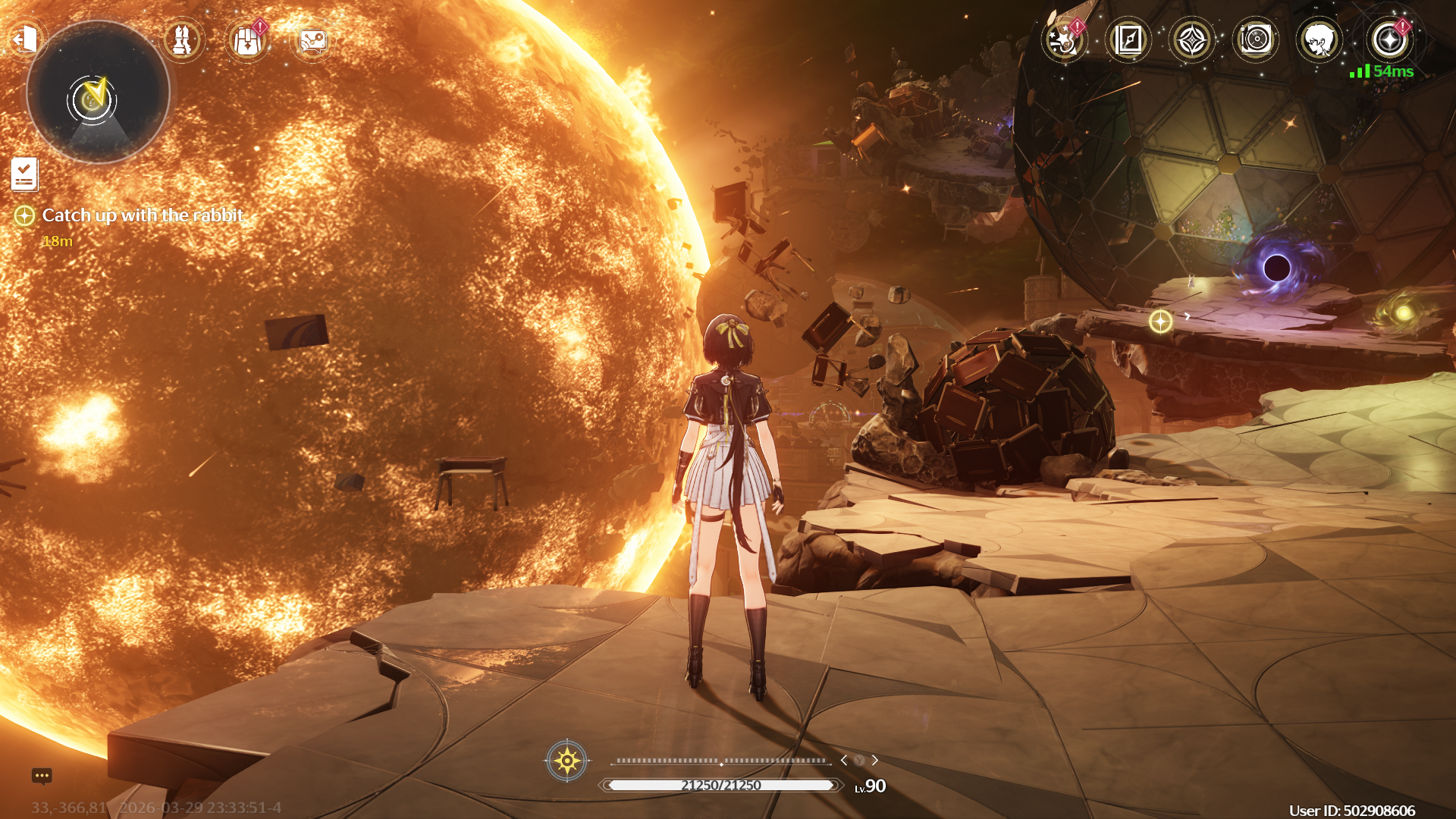This screenshot has width=1456, height=819.
Task: Click the left arrow beside the stamina bar
Action: (x=844, y=760)
